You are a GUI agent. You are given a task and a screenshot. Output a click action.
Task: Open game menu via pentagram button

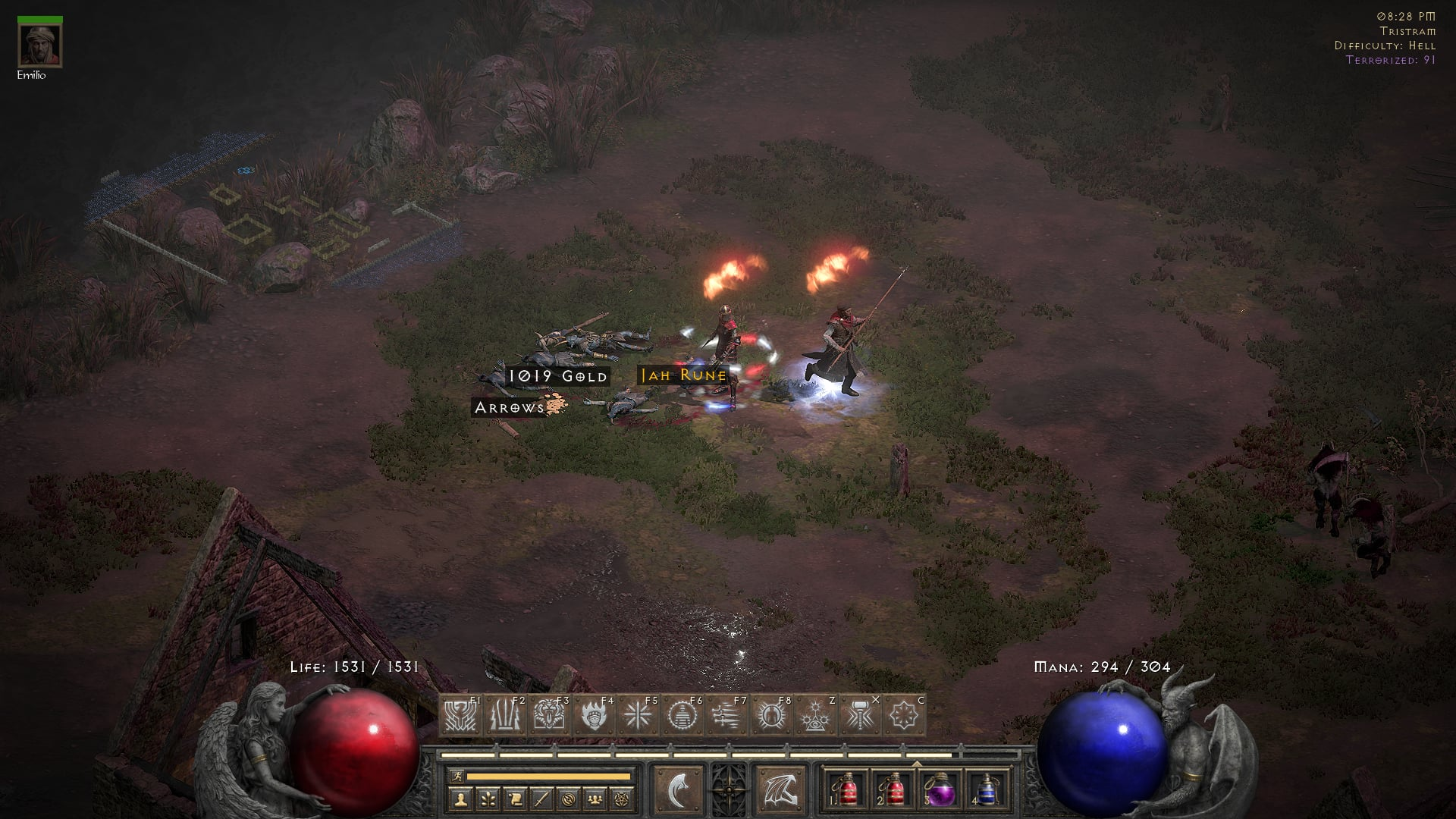622,798
